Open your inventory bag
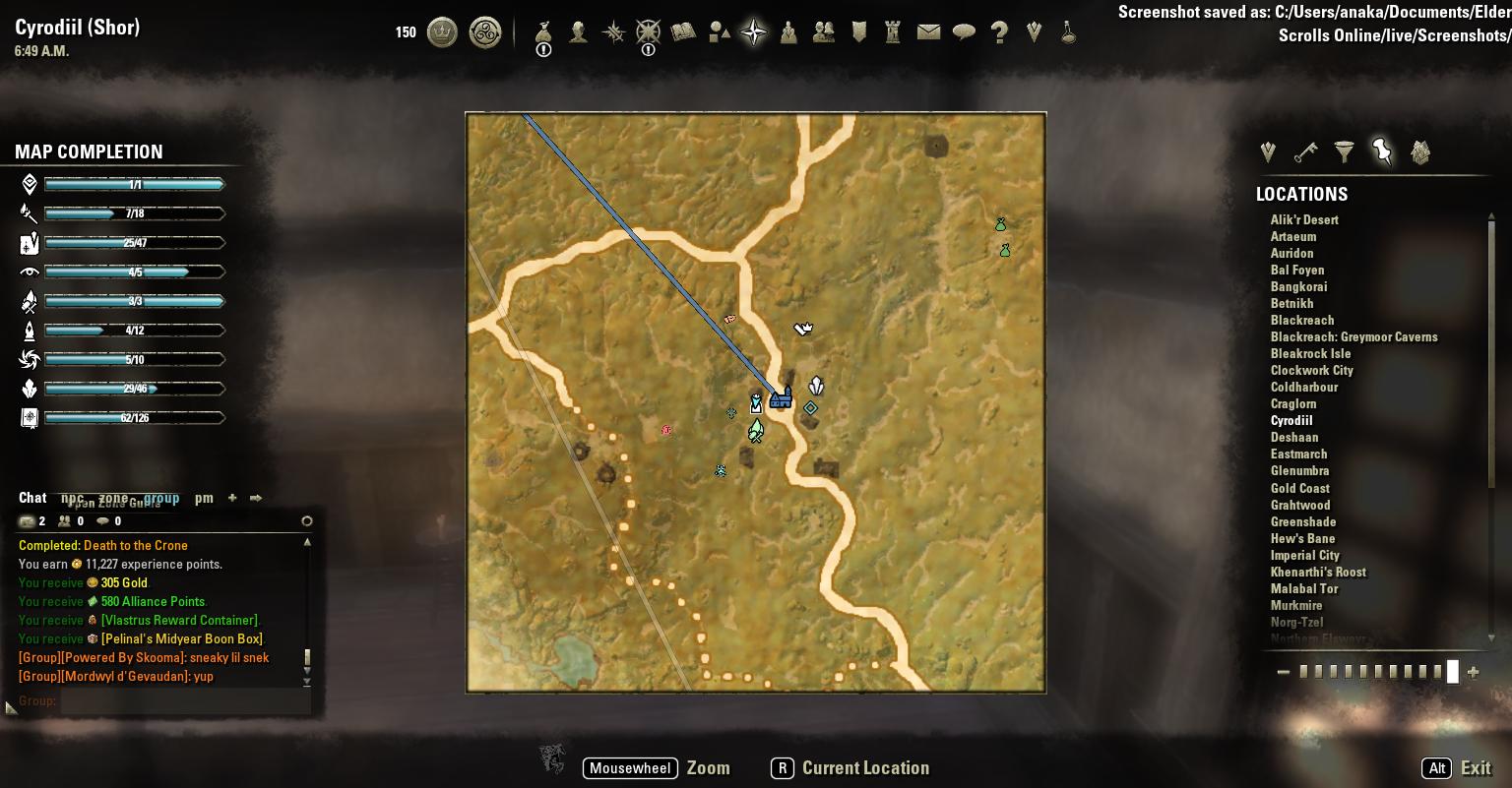The image size is (1512, 788). tap(541, 32)
